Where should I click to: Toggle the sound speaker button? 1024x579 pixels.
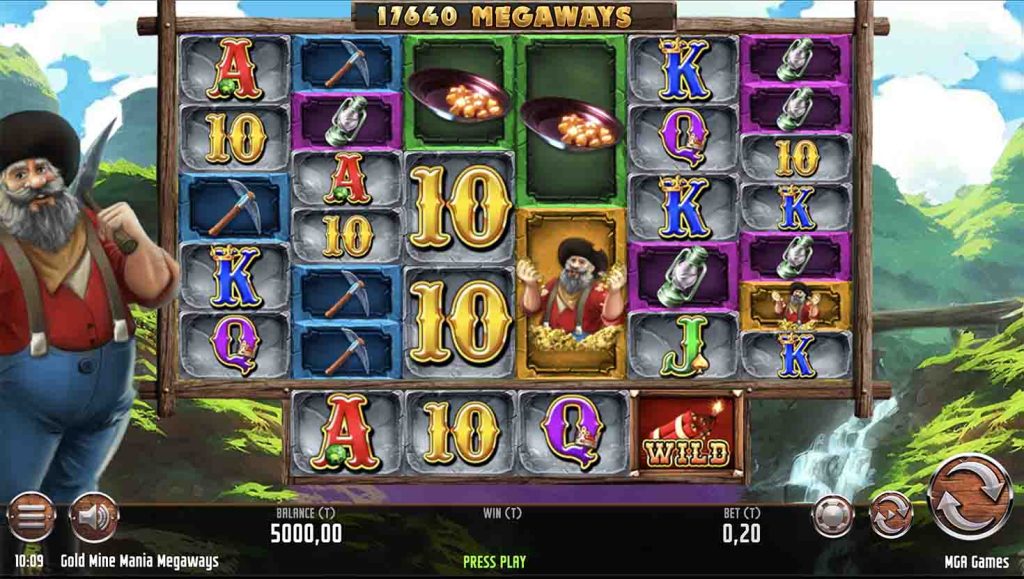click(x=93, y=518)
